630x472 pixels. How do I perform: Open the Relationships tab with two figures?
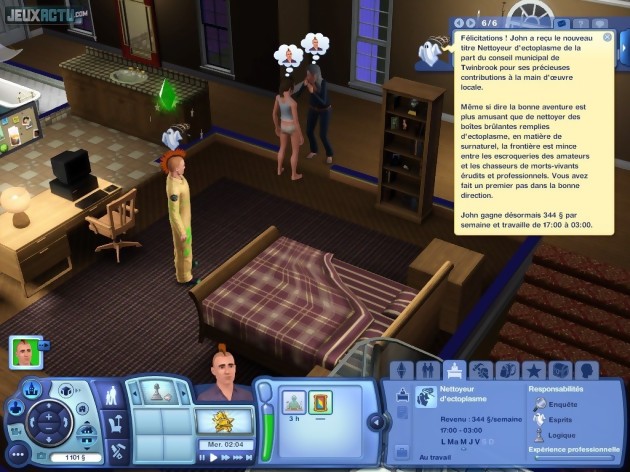point(428,370)
